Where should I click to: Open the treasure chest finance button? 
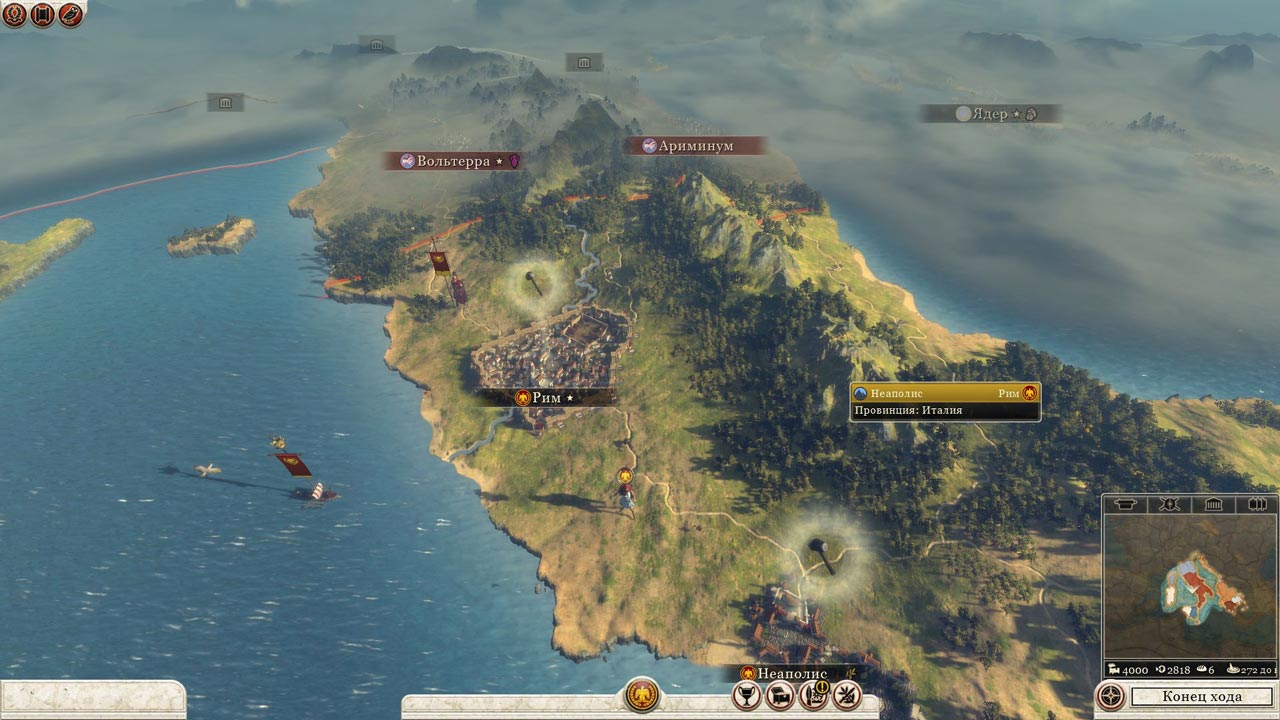pyautogui.click(x=780, y=694)
